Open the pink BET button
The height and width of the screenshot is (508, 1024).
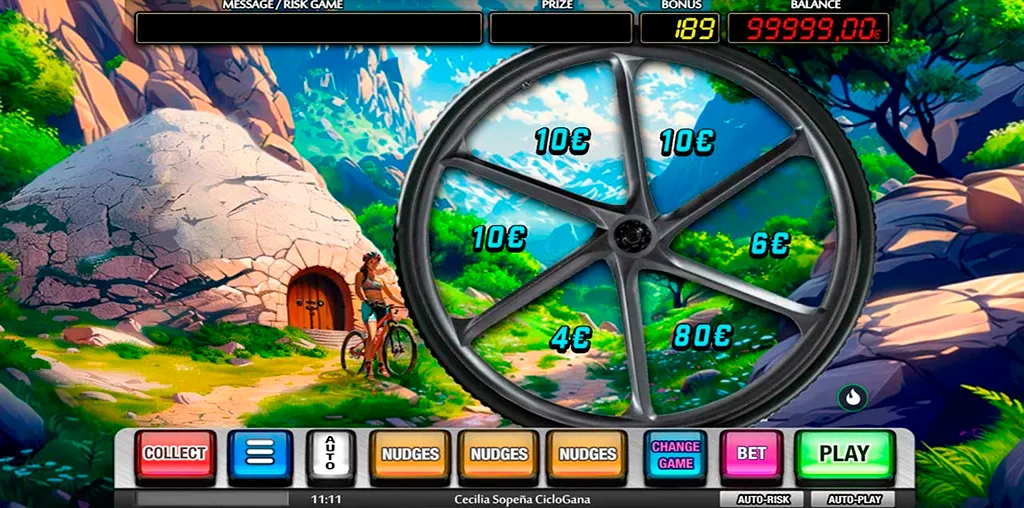point(751,455)
